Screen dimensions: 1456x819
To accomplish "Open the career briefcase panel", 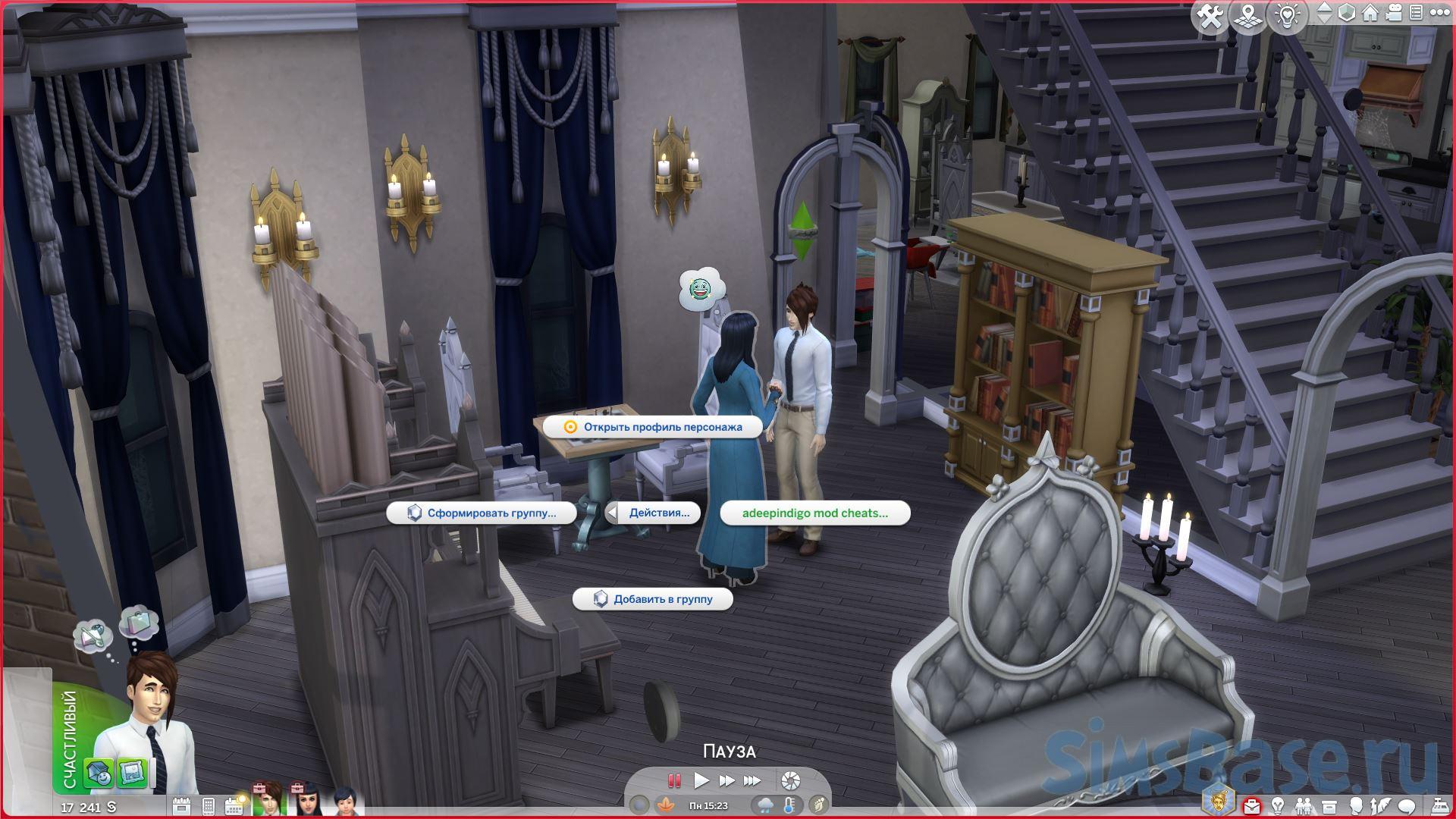I will click(1253, 805).
